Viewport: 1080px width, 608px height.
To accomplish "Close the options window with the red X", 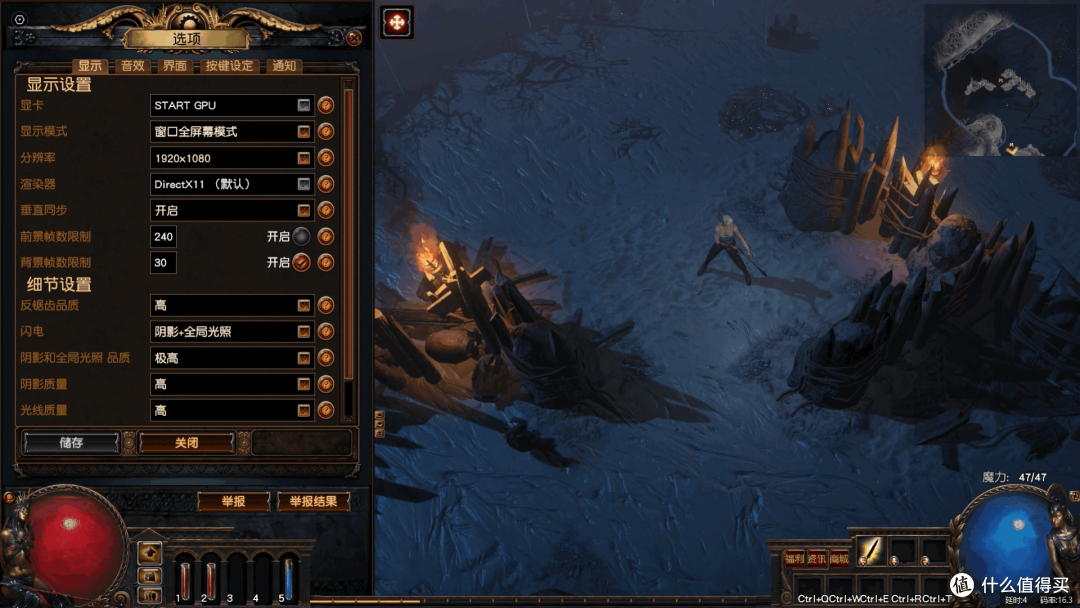I will coord(354,38).
